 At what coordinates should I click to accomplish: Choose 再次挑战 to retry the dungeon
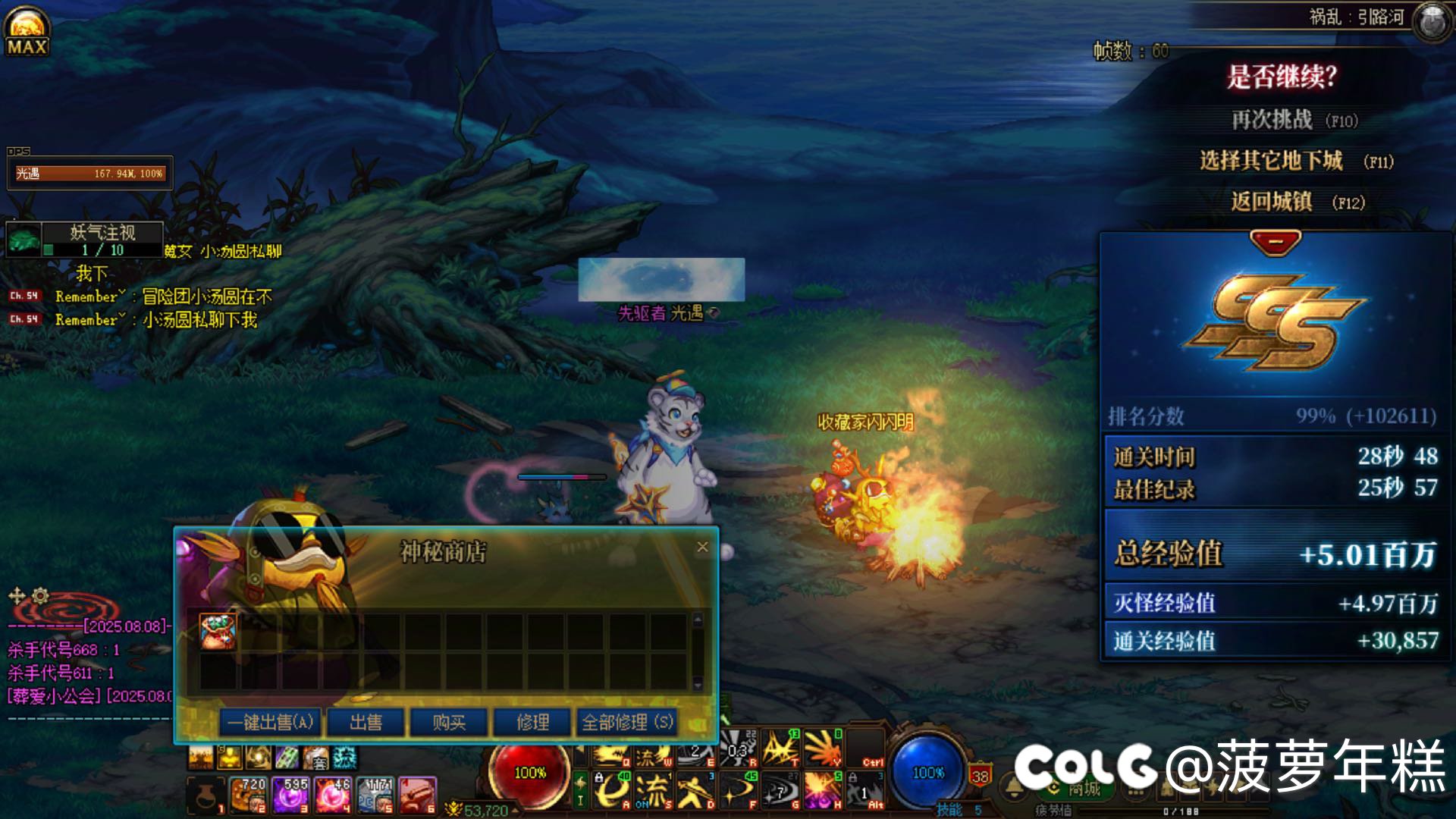pos(1272,120)
